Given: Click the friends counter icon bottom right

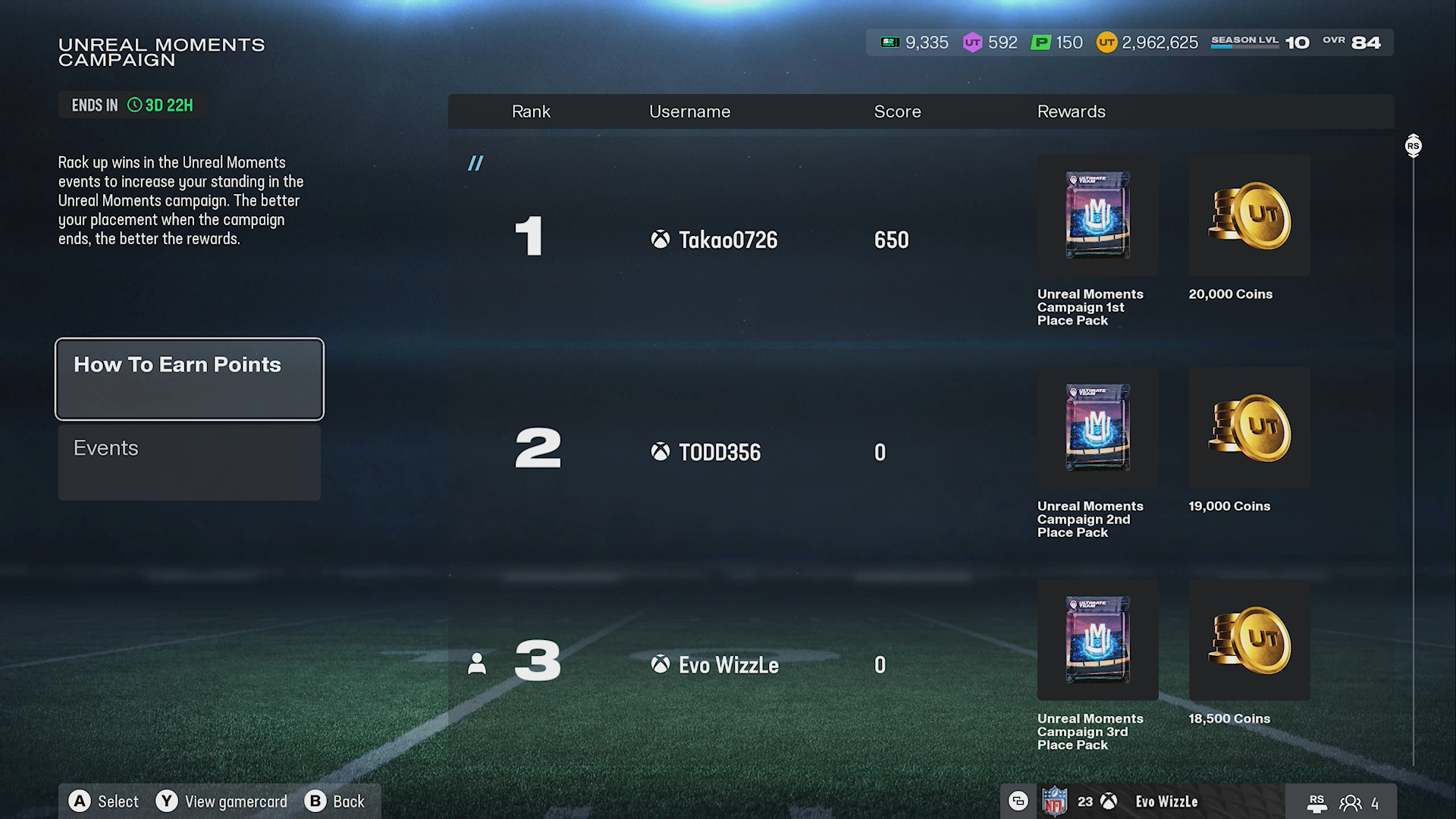Looking at the screenshot, I should click(1351, 802).
